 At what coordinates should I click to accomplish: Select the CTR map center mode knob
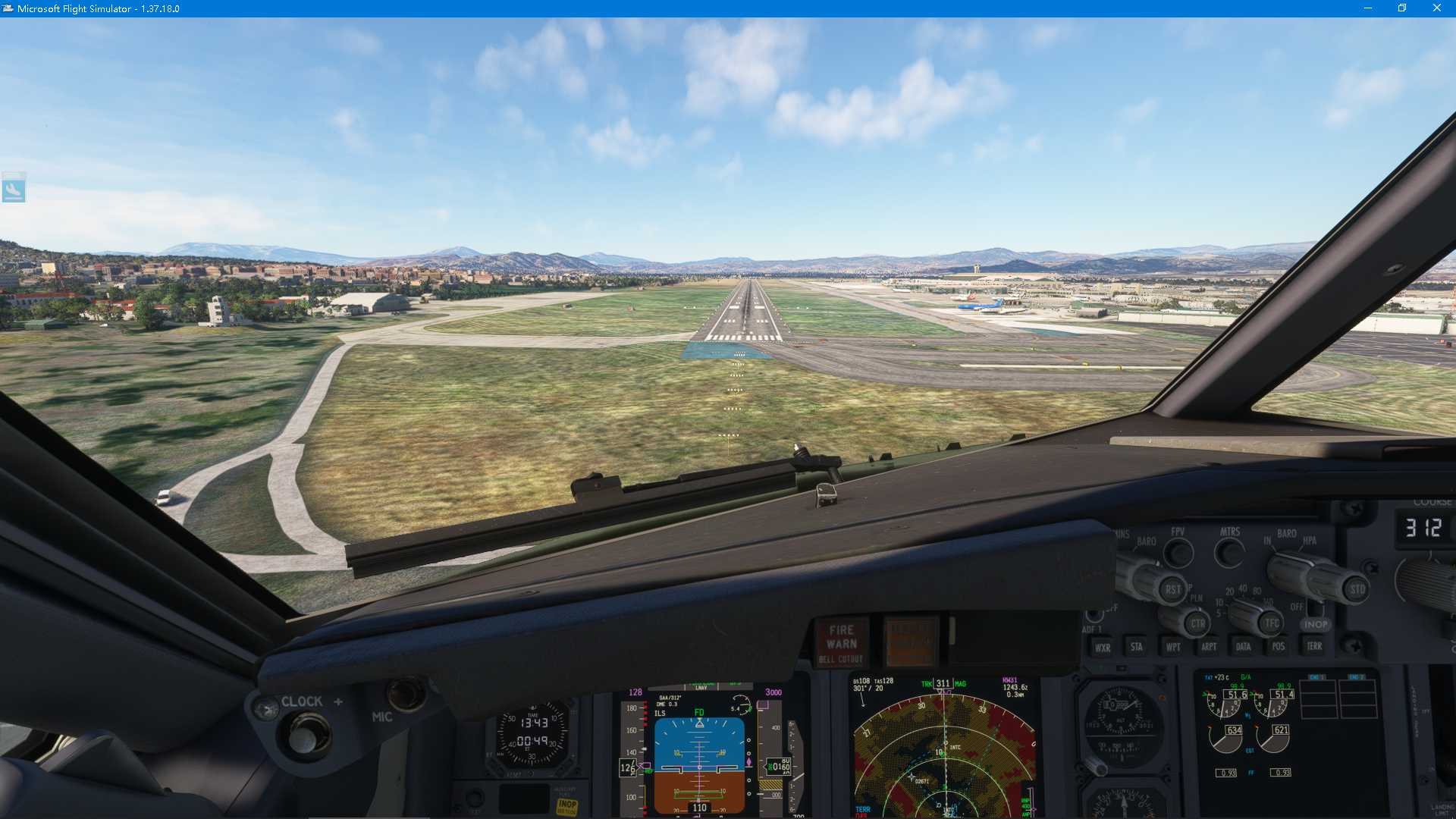click(1199, 623)
